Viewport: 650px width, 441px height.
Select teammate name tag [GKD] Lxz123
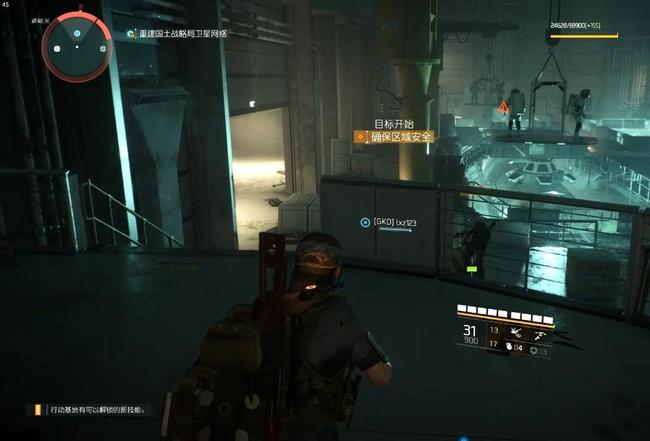point(394,222)
